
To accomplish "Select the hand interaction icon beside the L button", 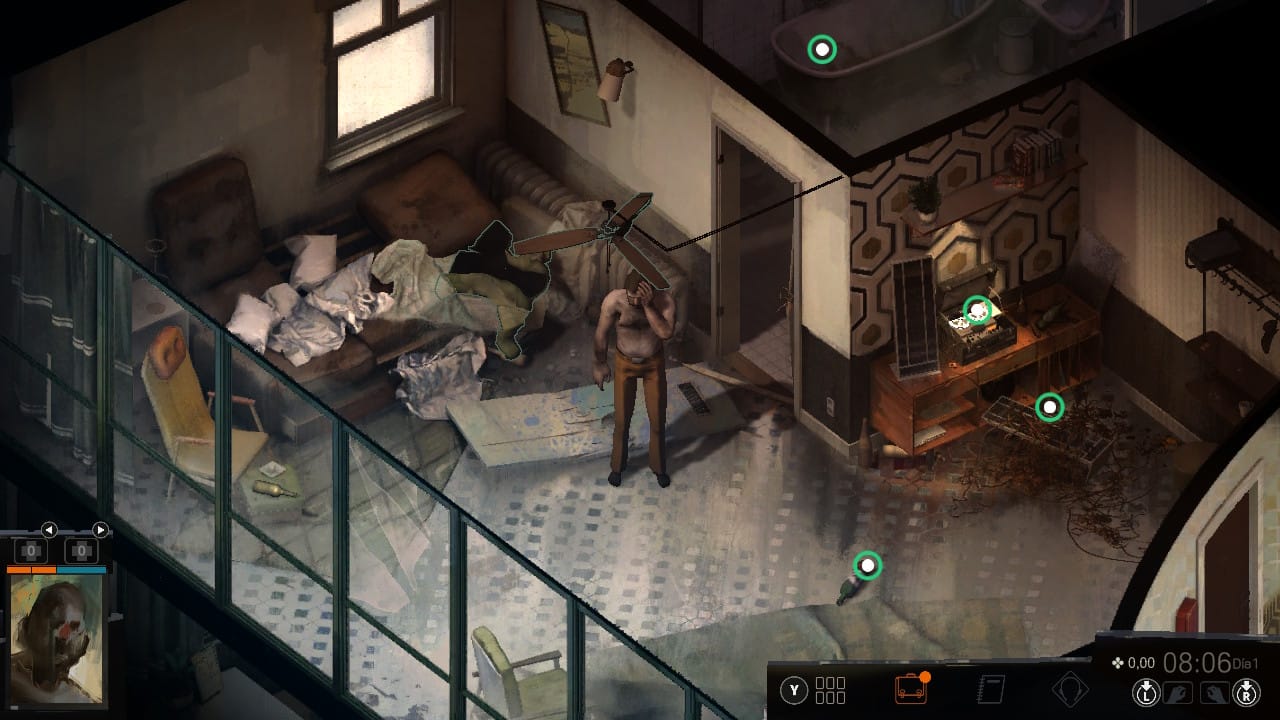I will [x=1176, y=693].
